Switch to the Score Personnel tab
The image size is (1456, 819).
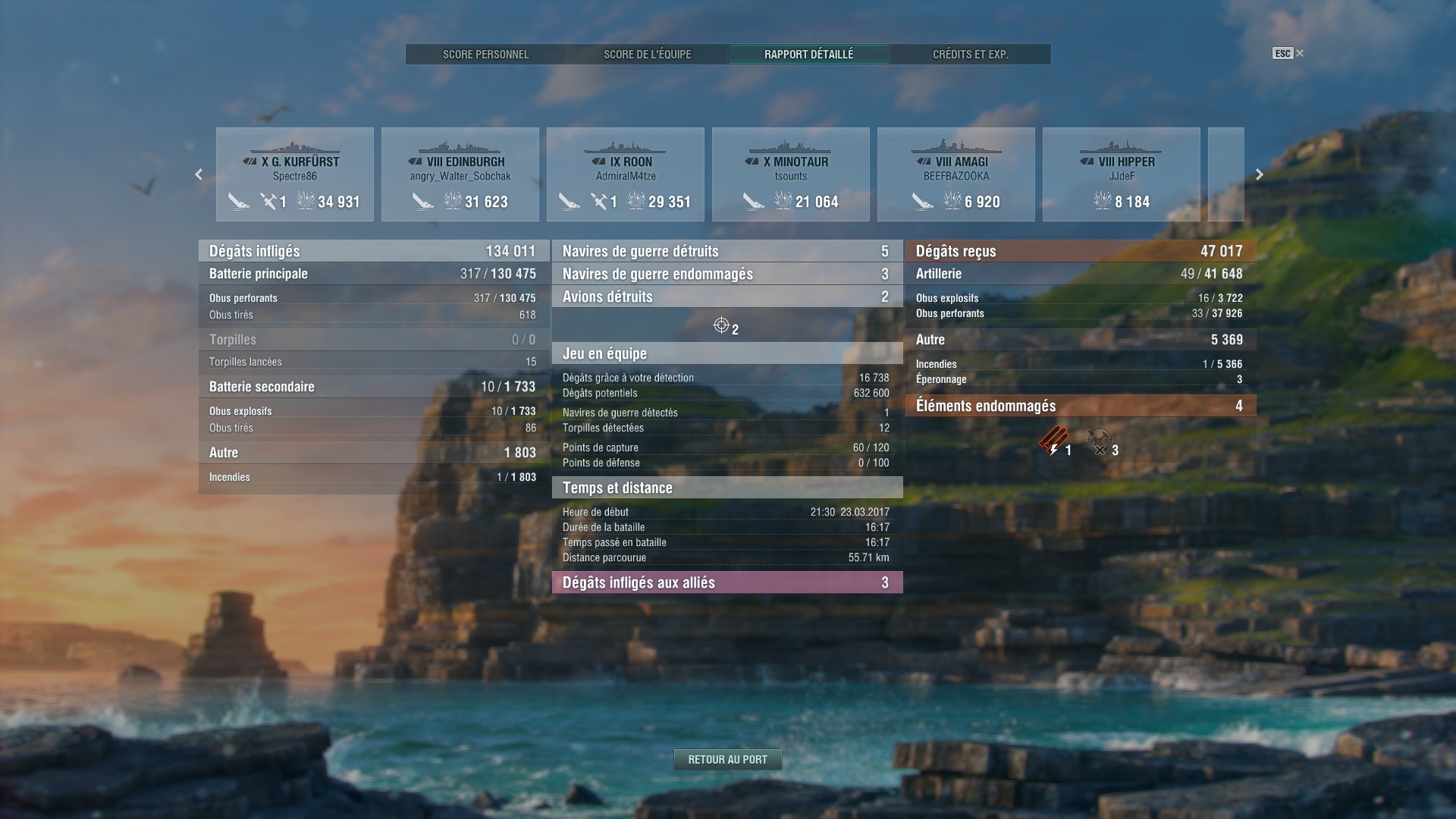(x=485, y=55)
